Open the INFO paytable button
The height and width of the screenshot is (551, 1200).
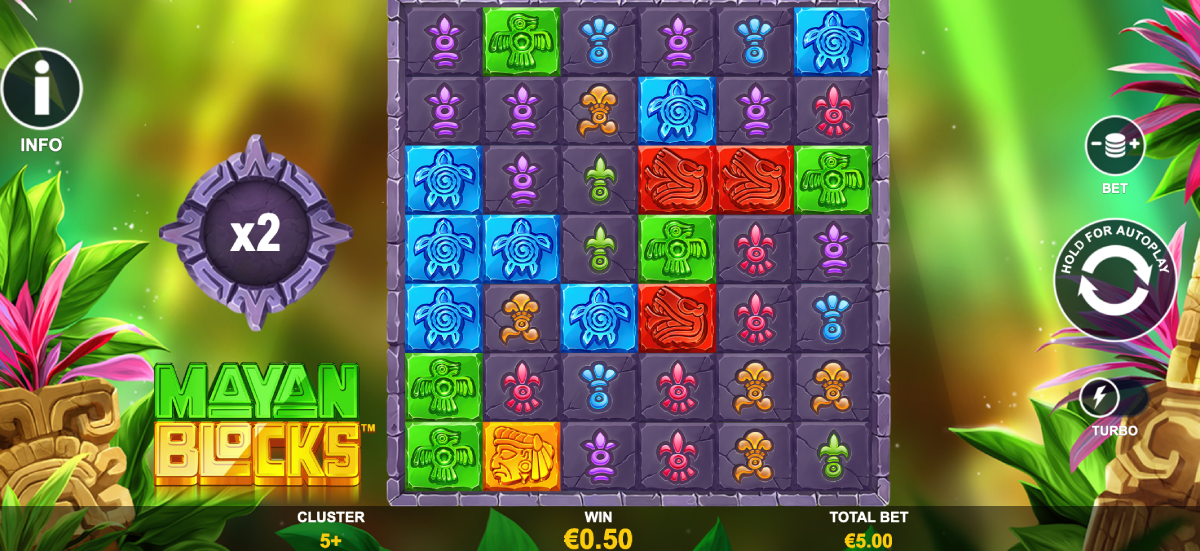41,92
